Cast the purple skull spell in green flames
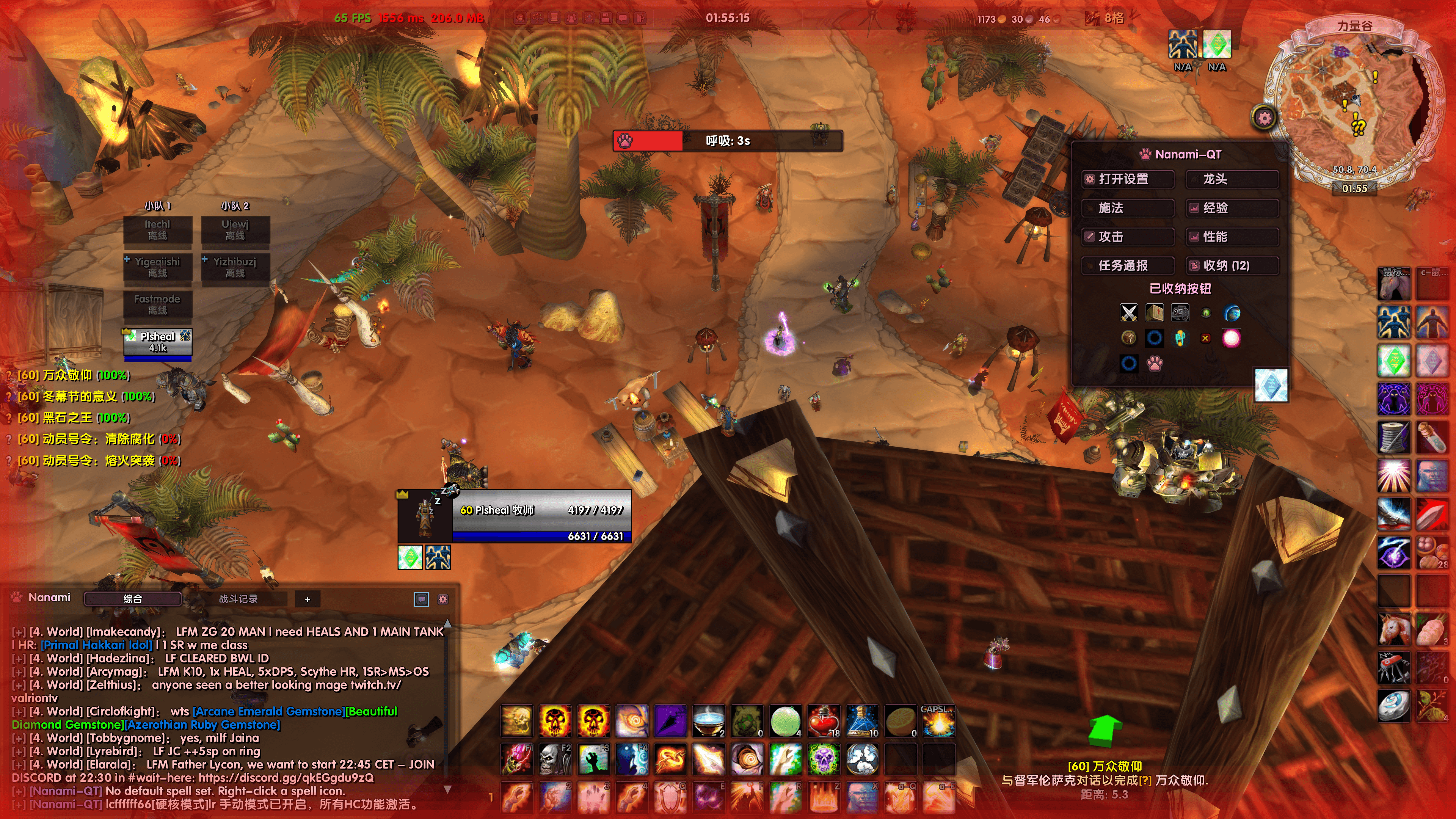 click(824, 759)
